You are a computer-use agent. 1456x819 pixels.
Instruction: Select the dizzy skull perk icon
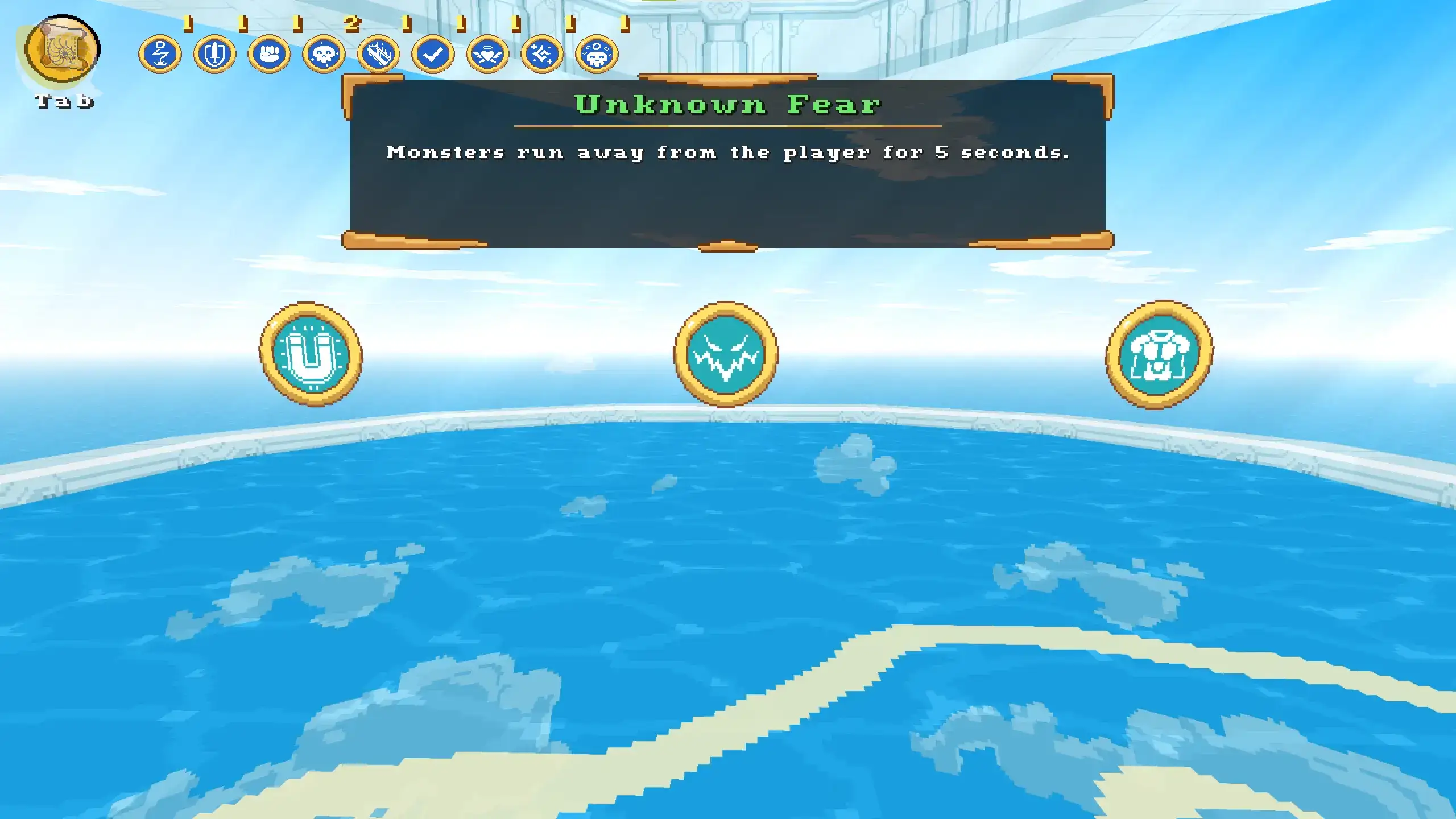click(x=597, y=55)
